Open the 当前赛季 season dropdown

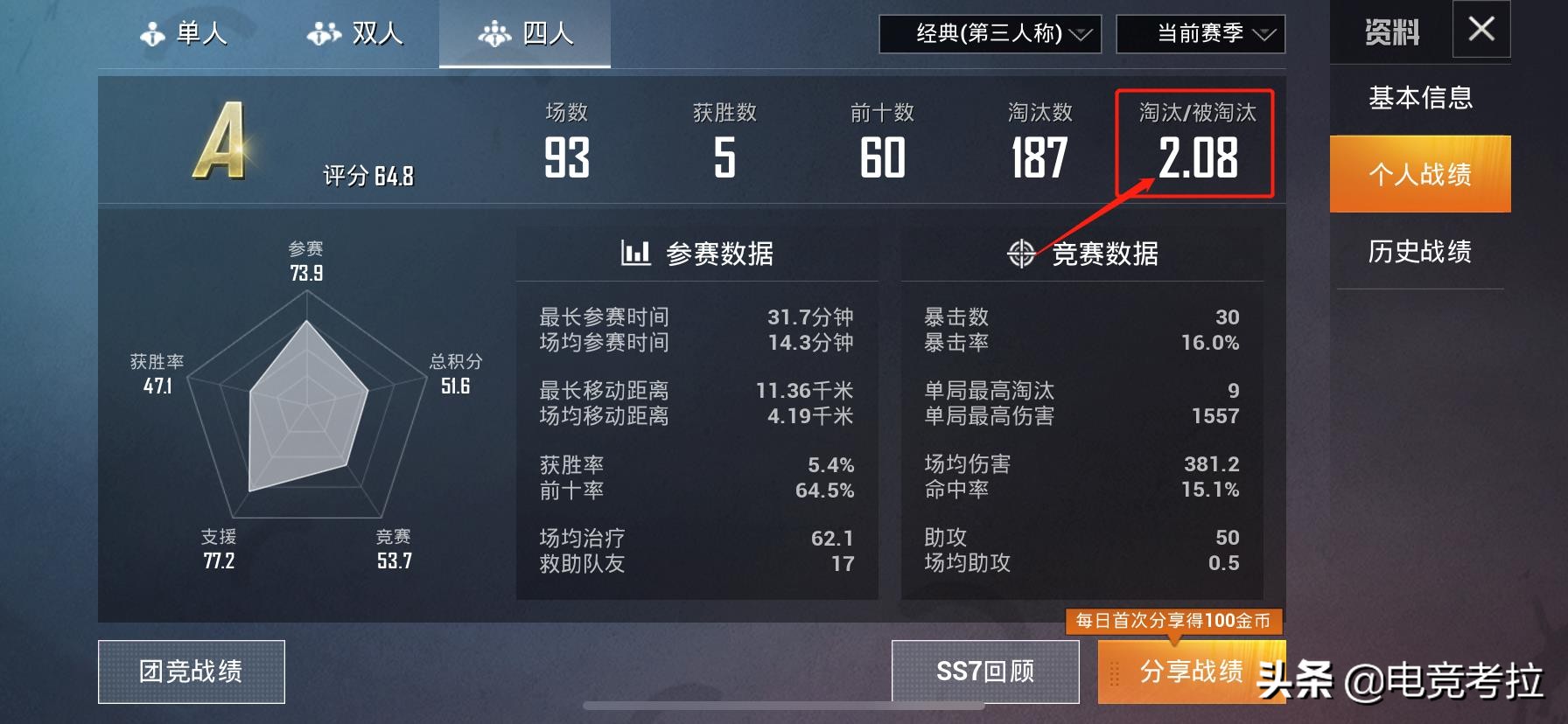click(x=1200, y=36)
